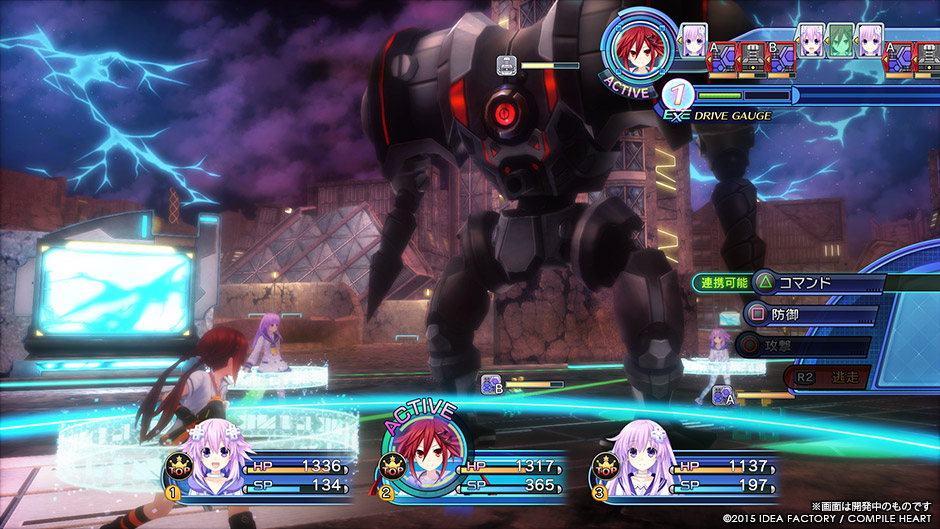Screen dimensions: 940x529
Task: Click the green silhouette turn order card
Action: click(840, 40)
